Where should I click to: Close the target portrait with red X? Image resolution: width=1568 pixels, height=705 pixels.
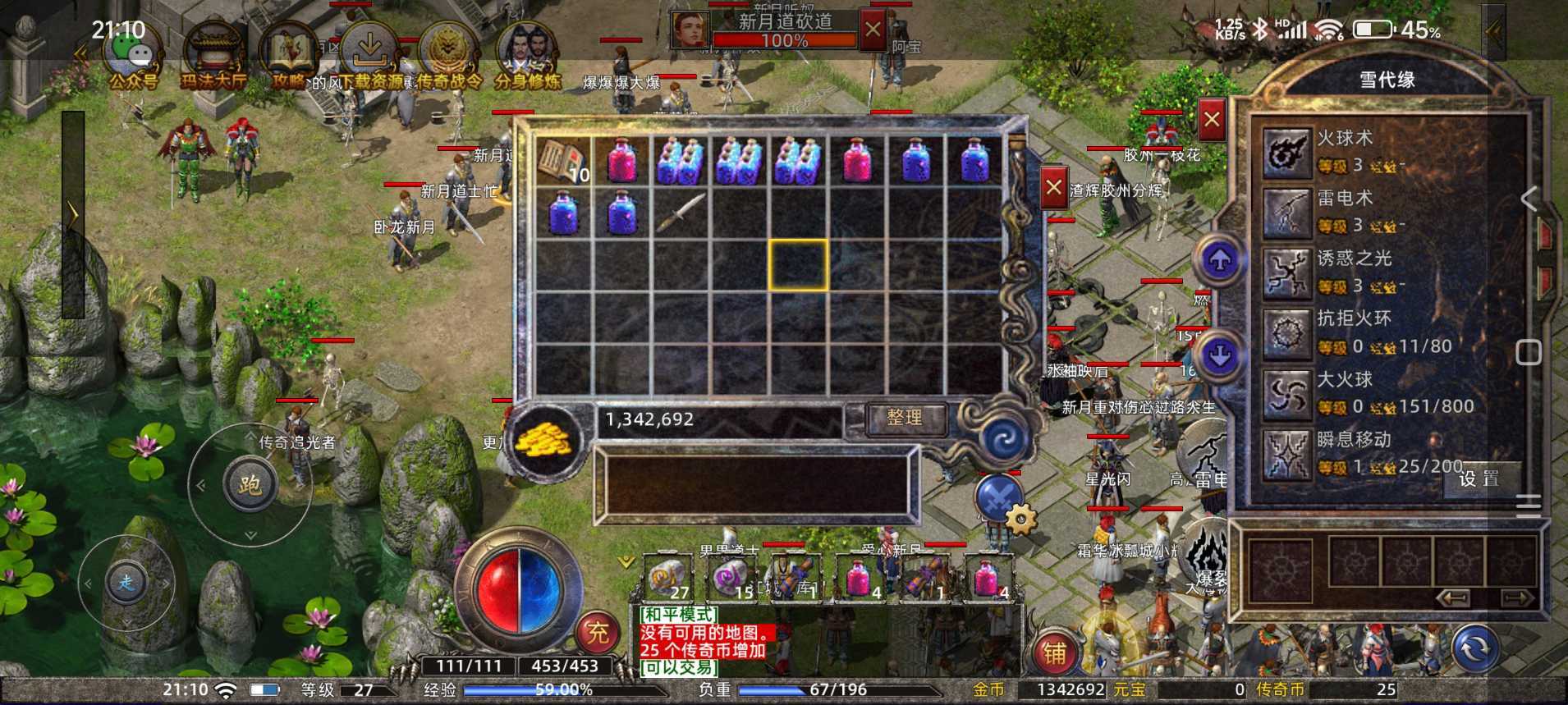[x=872, y=31]
